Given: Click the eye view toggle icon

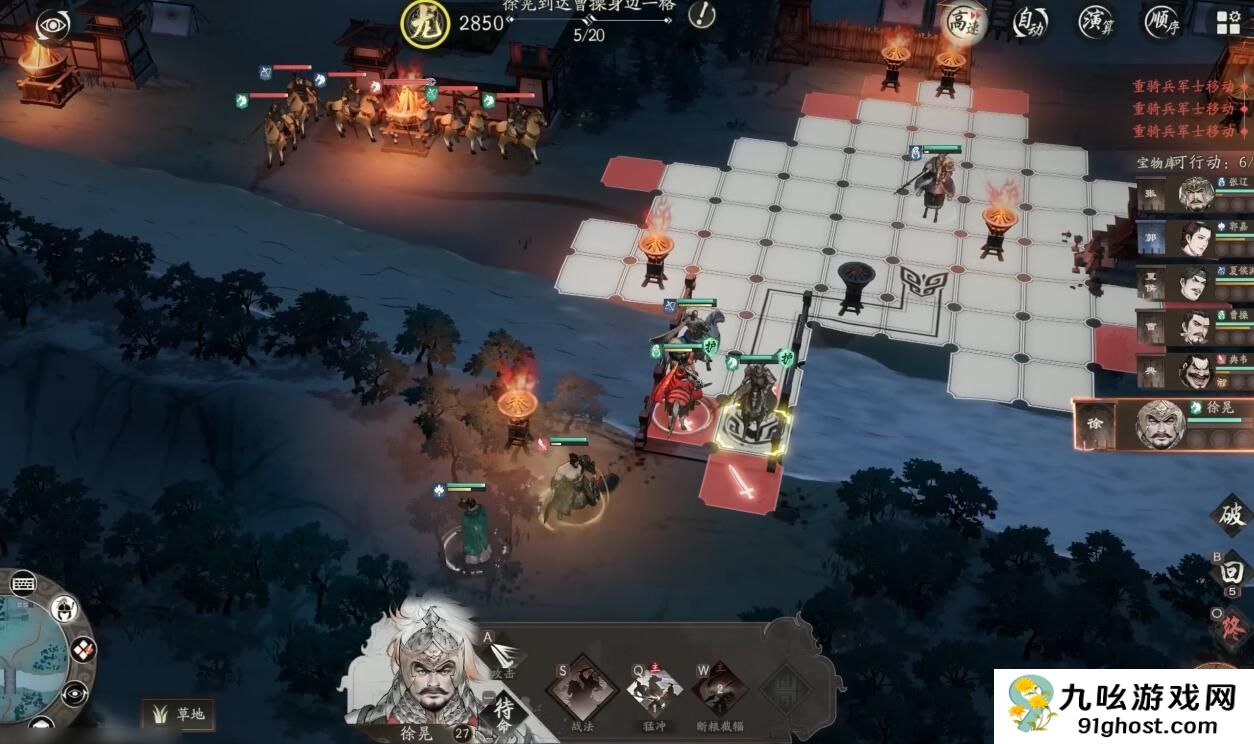Looking at the screenshot, I should [x=52, y=25].
